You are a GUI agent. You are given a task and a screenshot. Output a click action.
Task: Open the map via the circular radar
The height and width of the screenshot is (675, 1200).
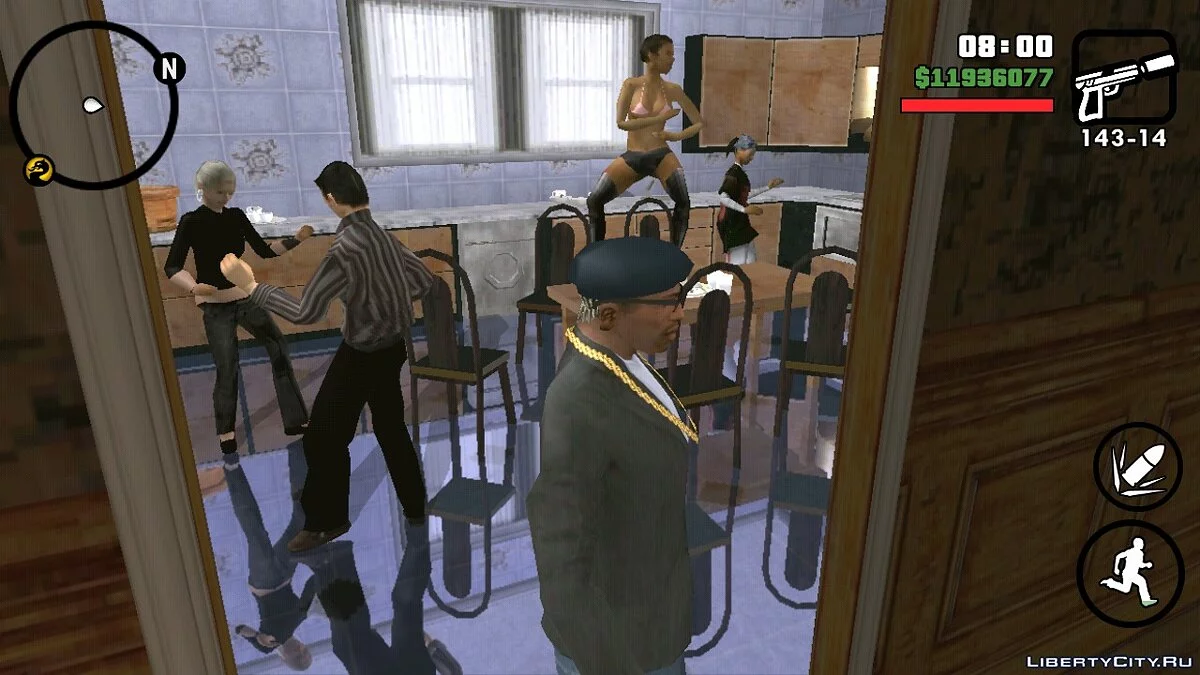point(93,105)
